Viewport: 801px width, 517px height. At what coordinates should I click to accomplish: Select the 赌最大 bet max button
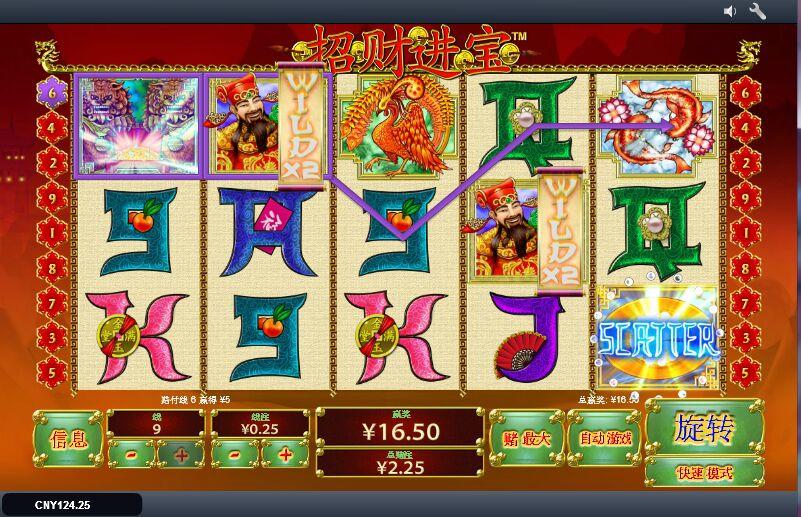(525, 438)
